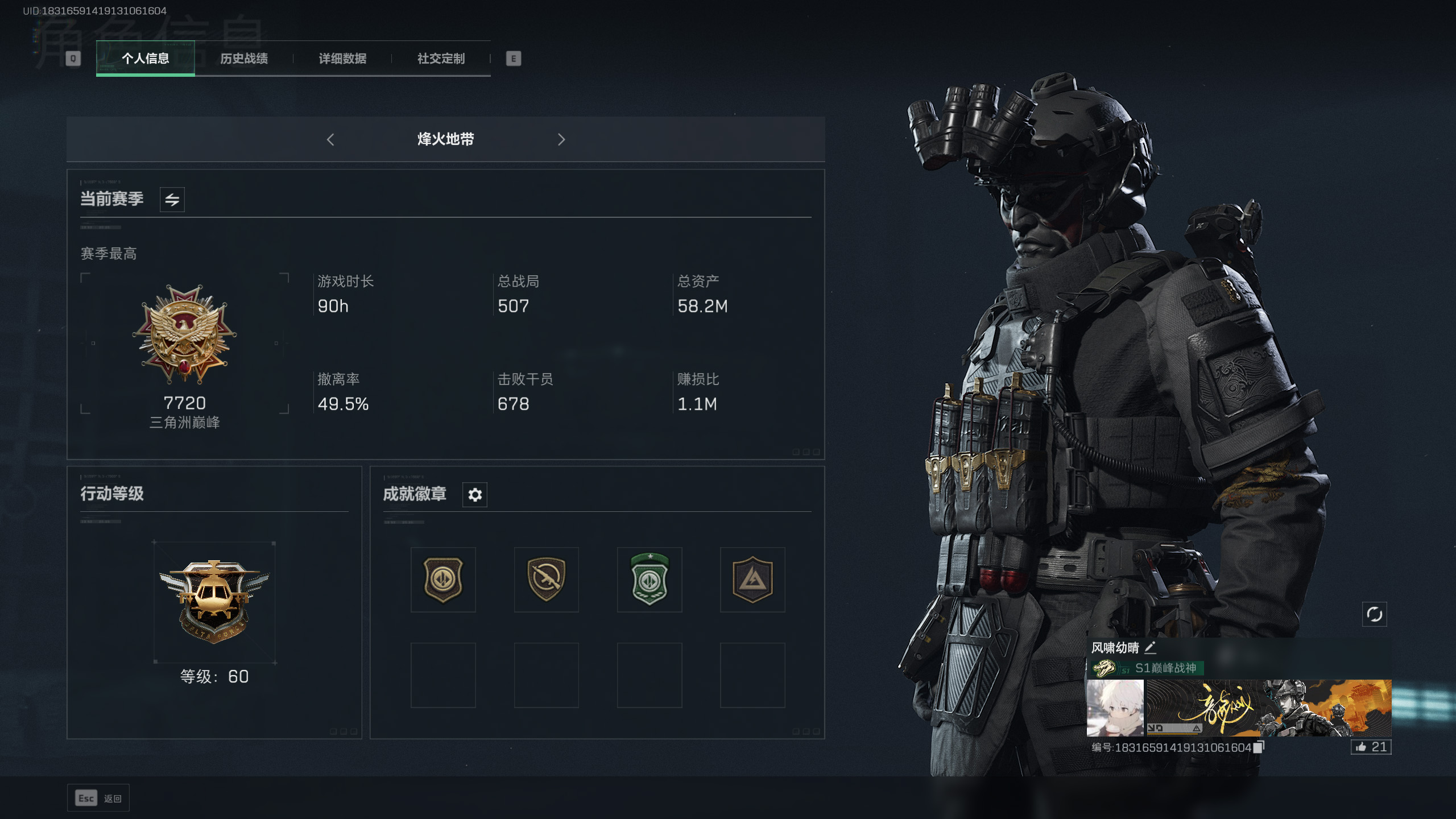Switch to the 个人信息 tab

145,59
